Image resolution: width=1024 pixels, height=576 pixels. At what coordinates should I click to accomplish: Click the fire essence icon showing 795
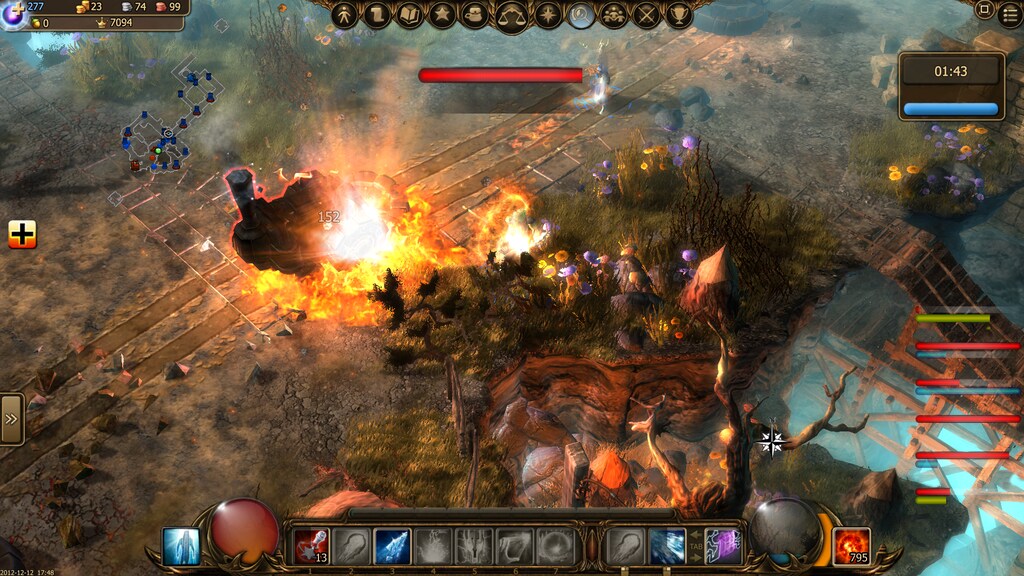point(852,546)
